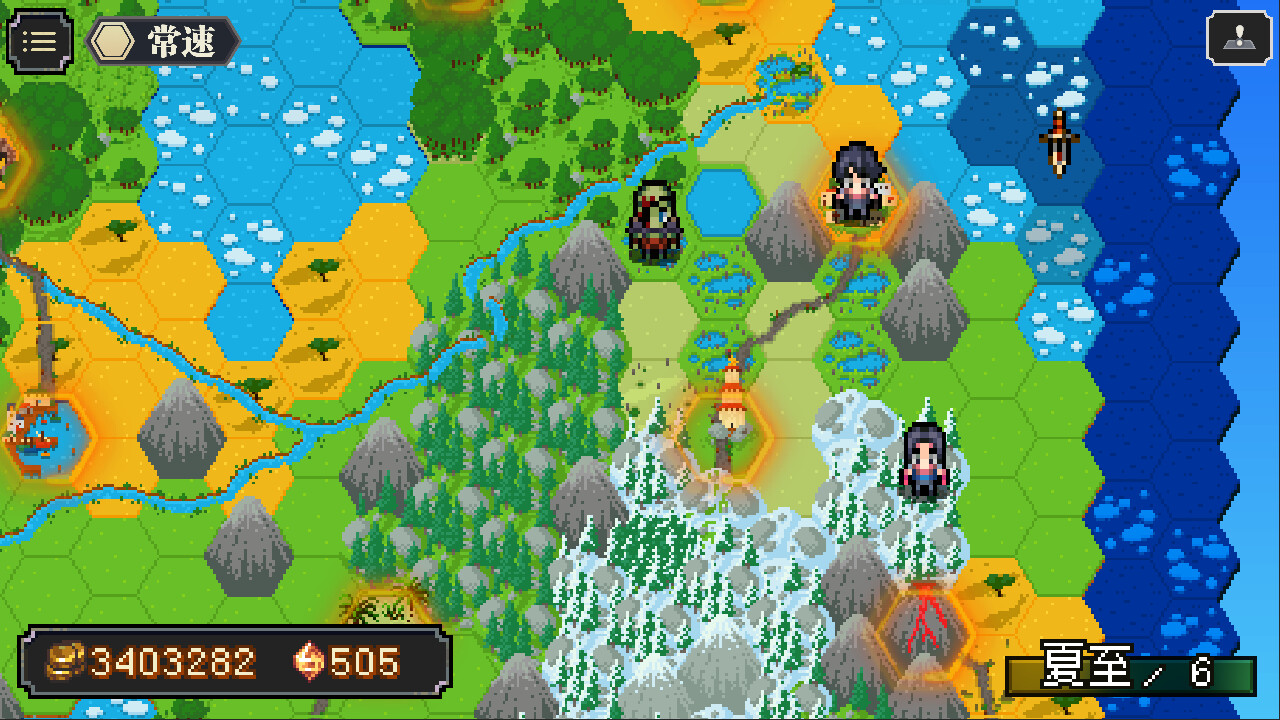This screenshot has height=720, width=1280.
Task: Open the character map overview icon top-right
Action: [x=1240, y=40]
